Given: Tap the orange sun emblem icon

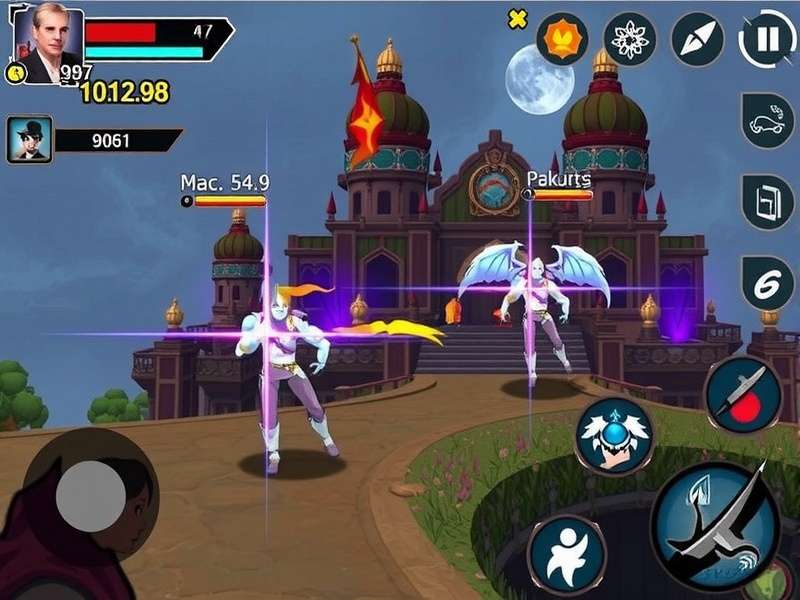Looking at the screenshot, I should tap(562, 39).
